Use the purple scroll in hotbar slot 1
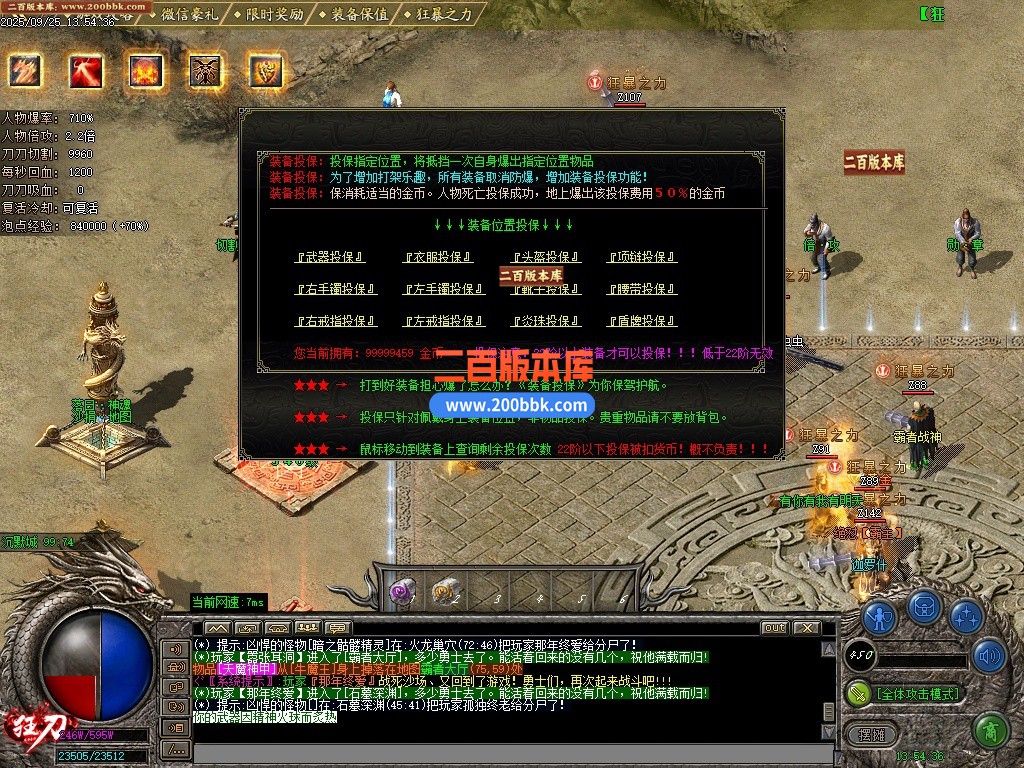 (x=403, y=593)
